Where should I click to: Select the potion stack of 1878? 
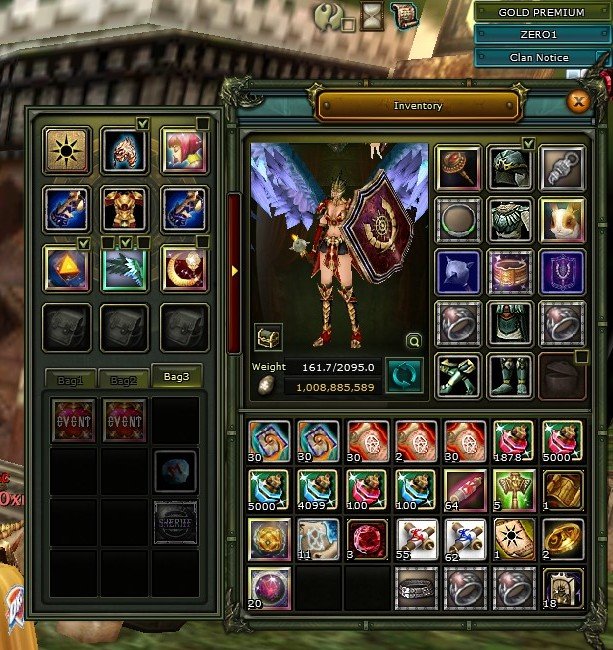click(x=513, y=441)
